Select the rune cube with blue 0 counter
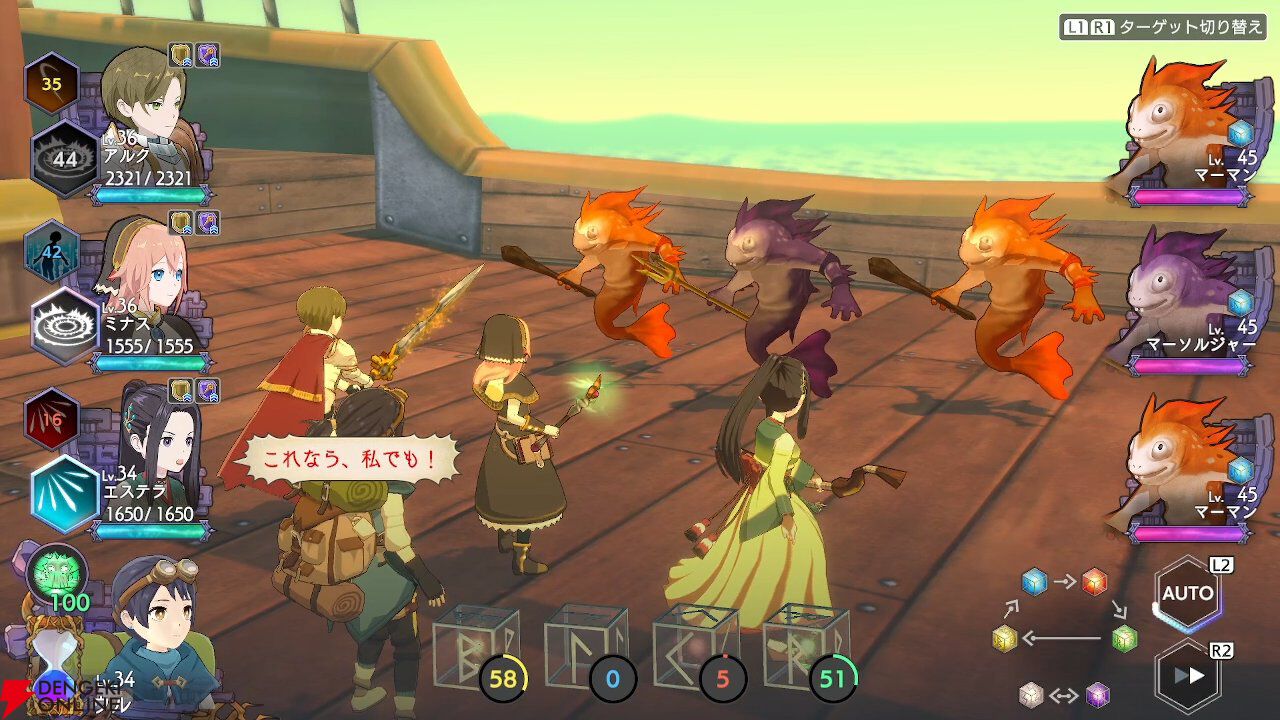Viewport: 1280px width, 720px height. (x=586, y=648)
